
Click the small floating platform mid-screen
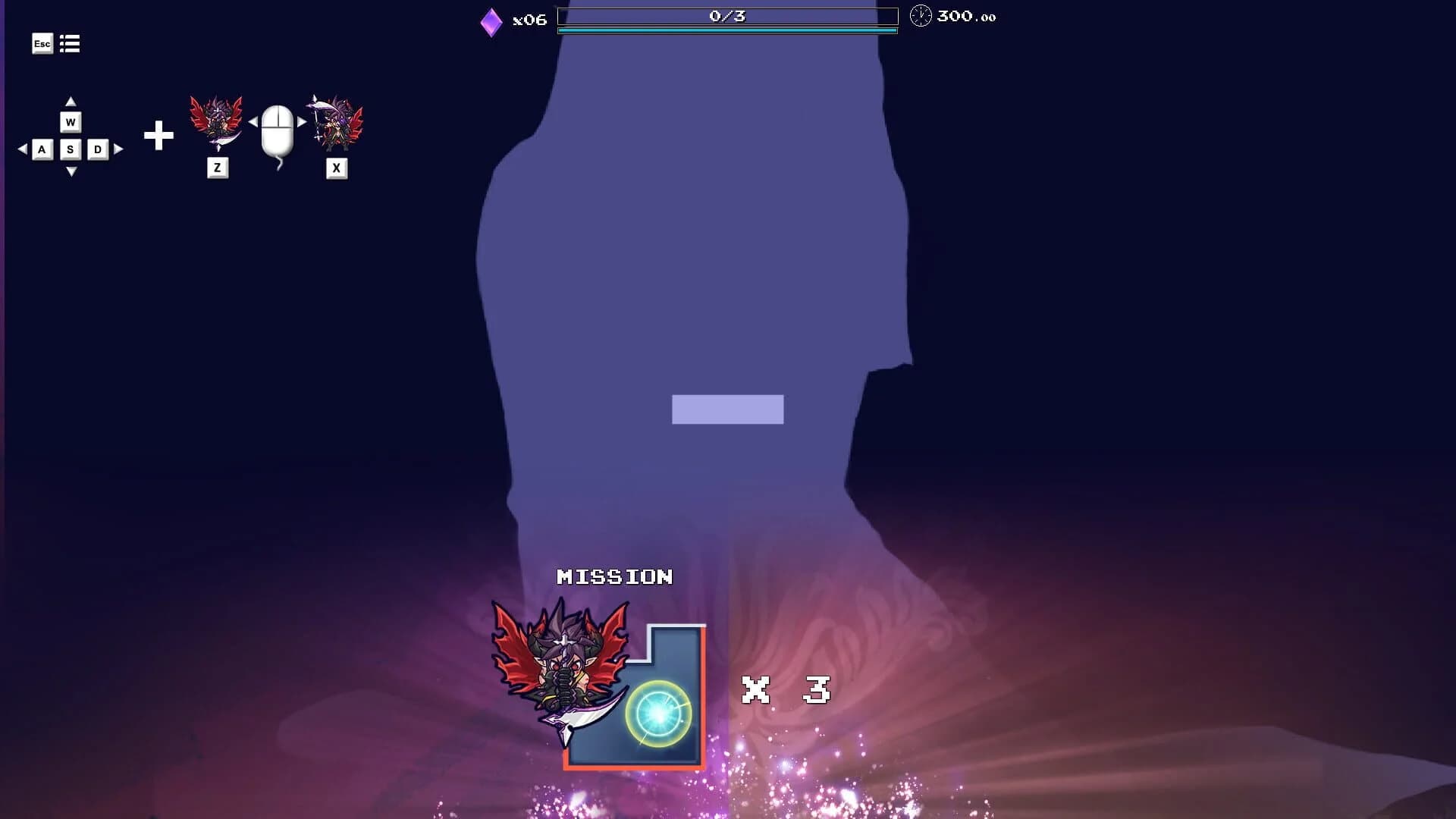pos(726,410)
